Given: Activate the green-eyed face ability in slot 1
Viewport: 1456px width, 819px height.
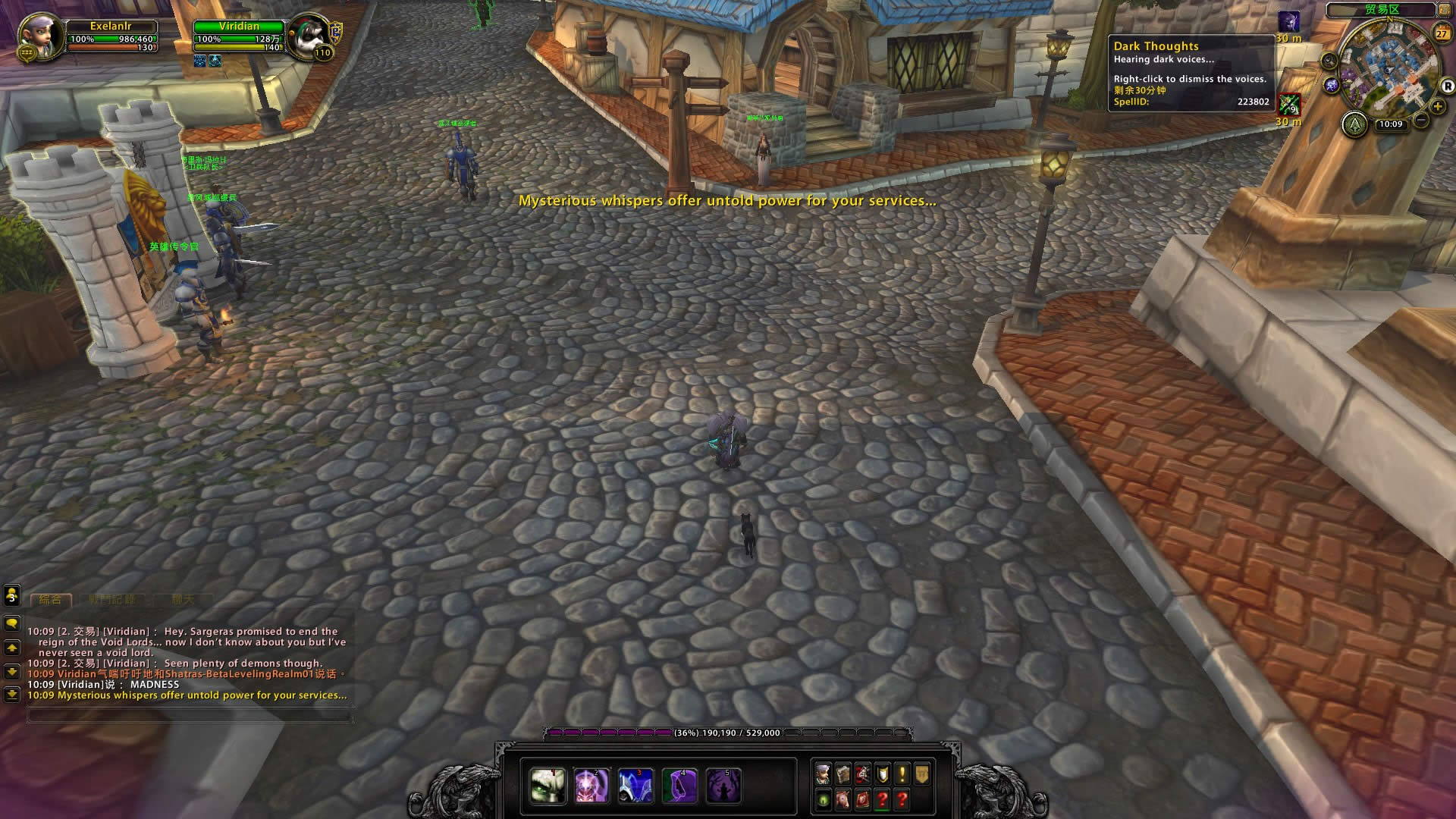Looking at the screenshot, I should tap(547, 786).
